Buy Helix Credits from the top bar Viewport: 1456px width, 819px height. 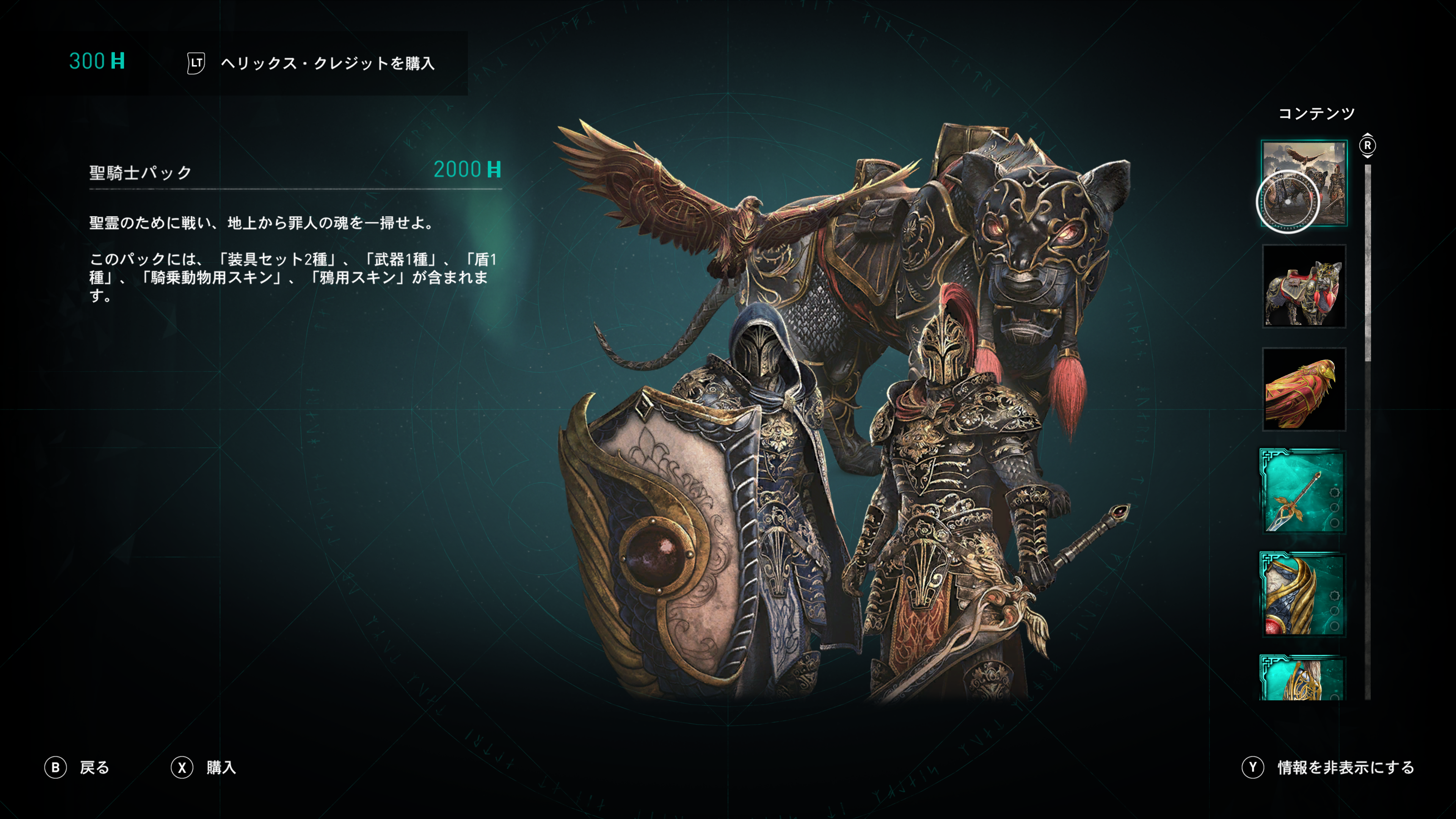point(311,63)
